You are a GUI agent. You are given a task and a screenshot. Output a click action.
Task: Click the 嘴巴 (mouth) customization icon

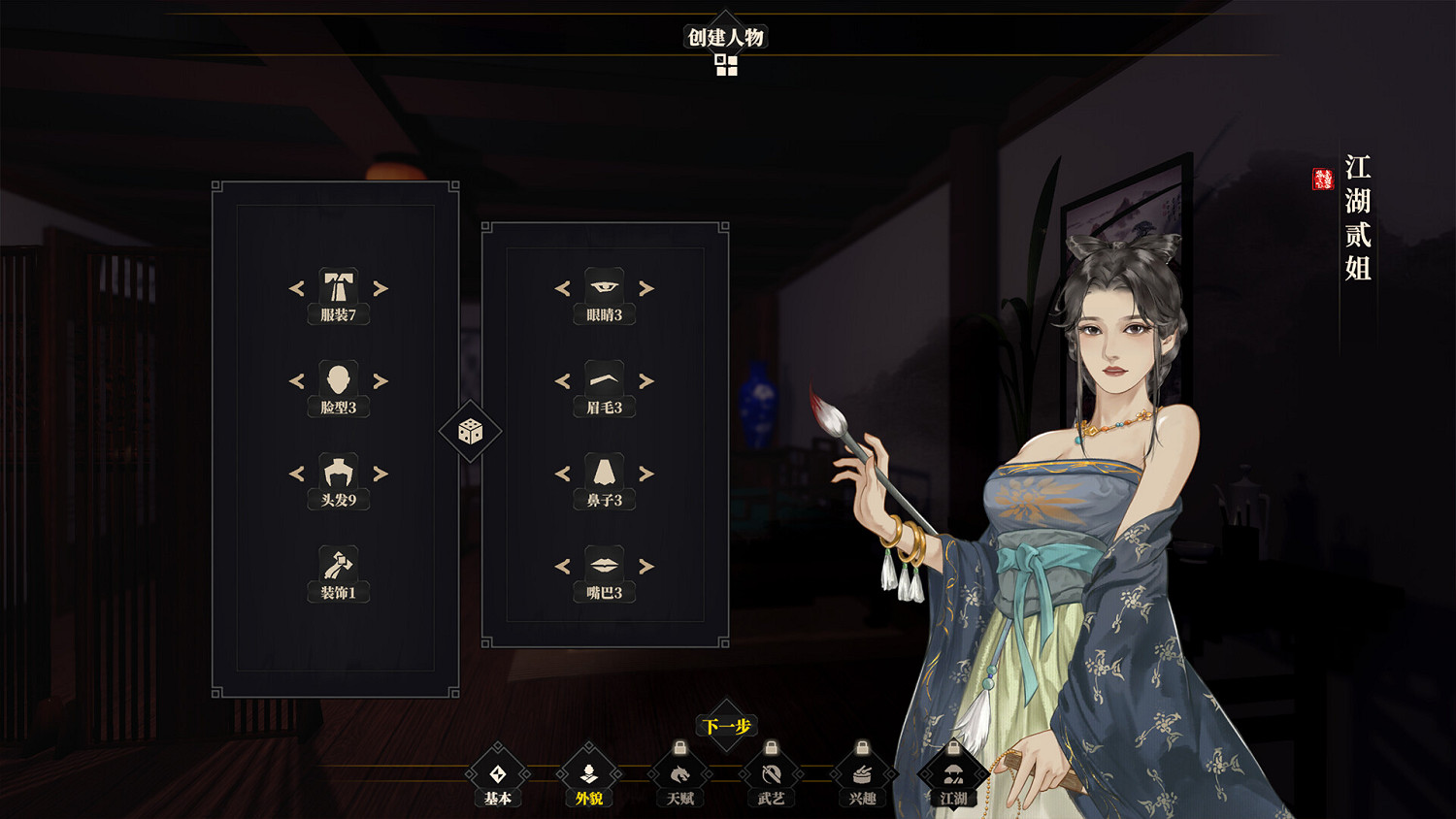604,564
